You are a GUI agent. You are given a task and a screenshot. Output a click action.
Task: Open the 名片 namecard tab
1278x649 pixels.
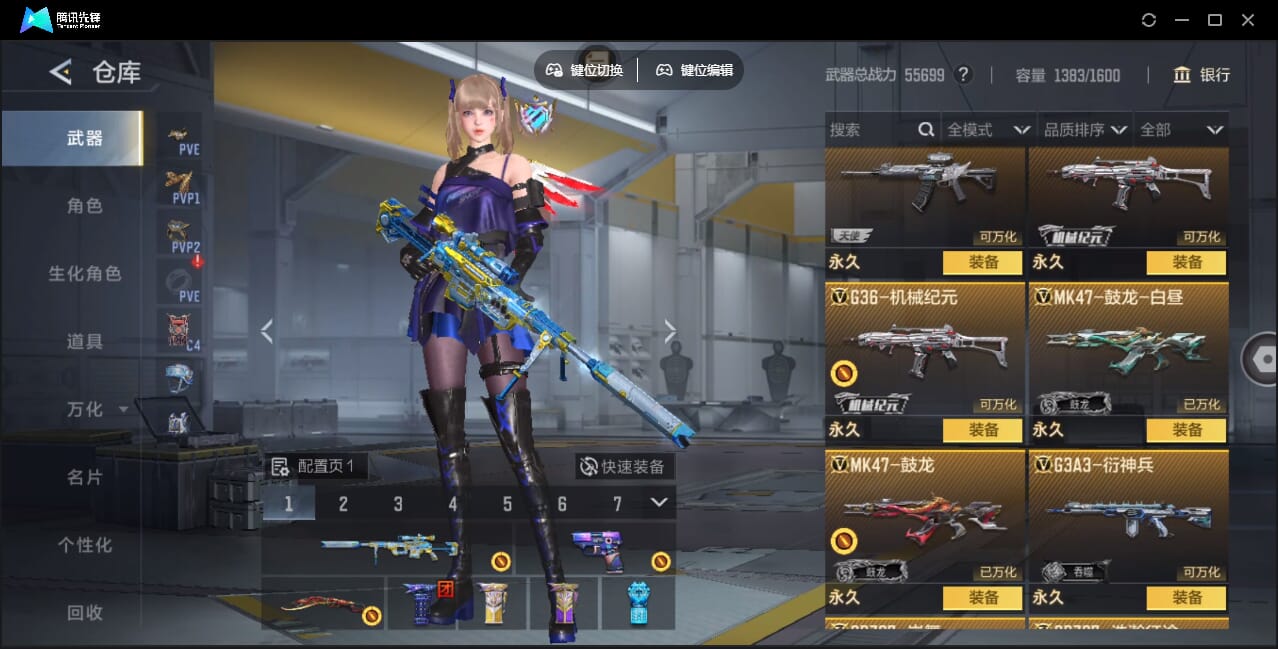85,478
